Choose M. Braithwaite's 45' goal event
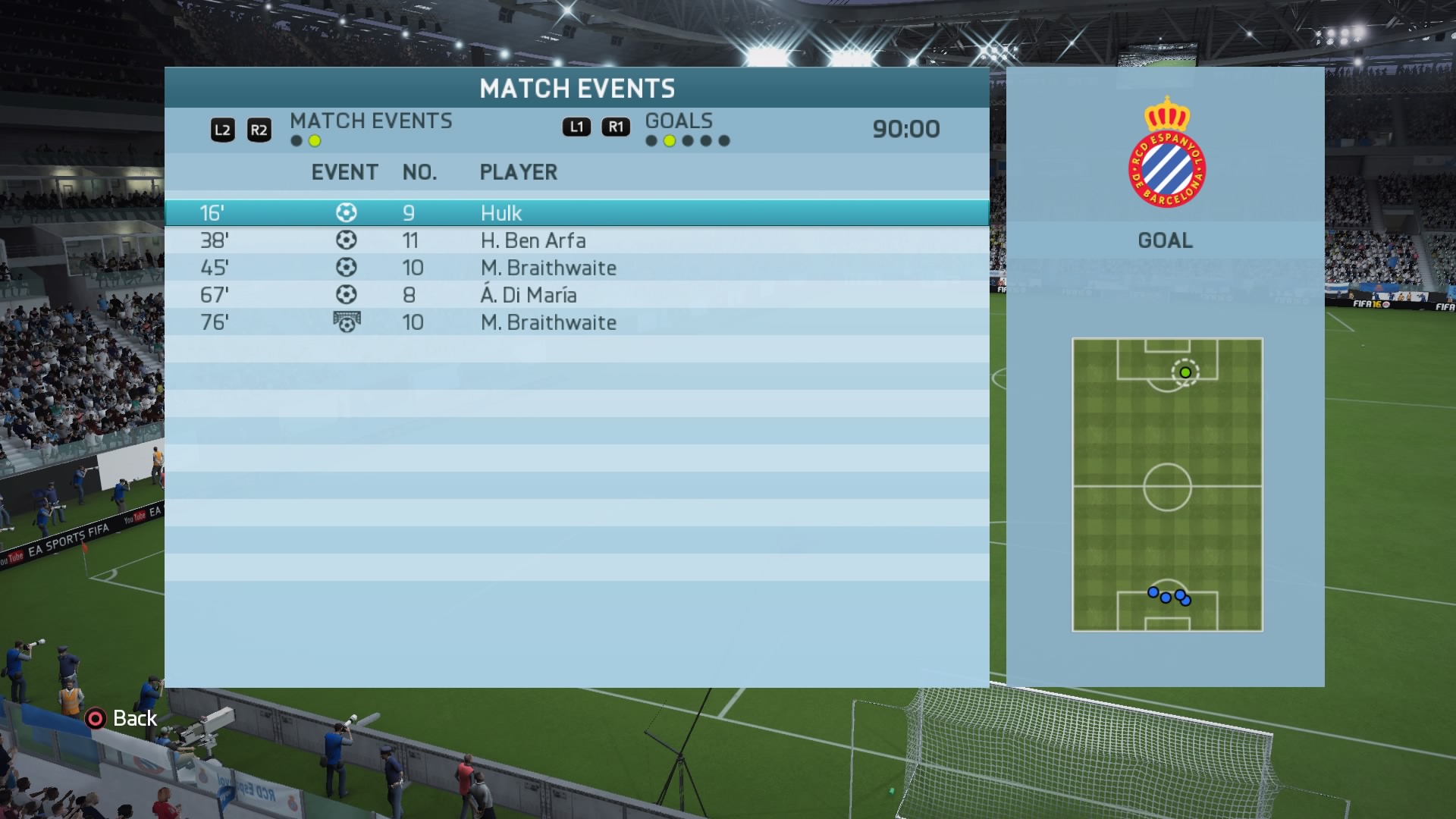The image size is (1456, 819). [x=576, y=268]
